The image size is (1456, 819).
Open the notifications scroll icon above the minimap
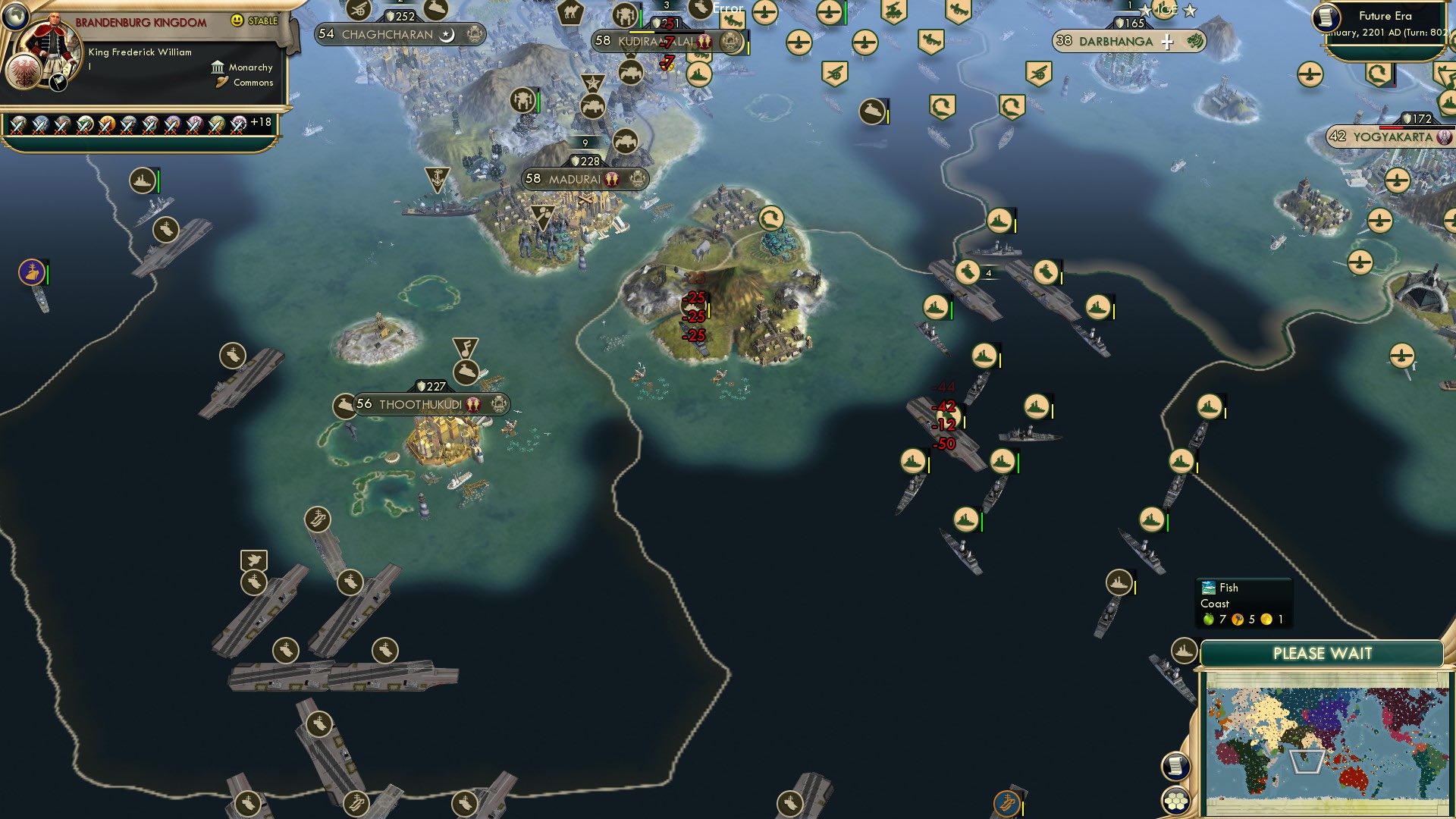pos(1175,767)
